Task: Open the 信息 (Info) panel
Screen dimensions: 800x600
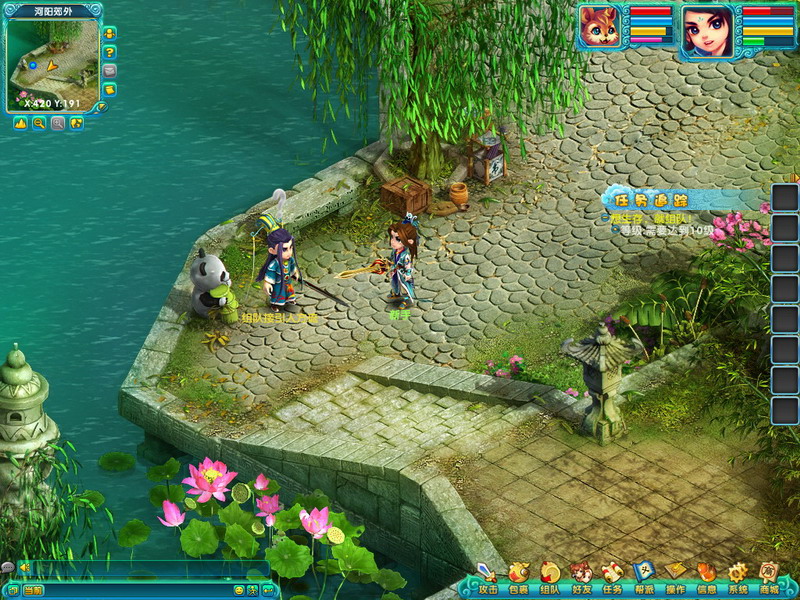Action: click(x=706, y=575)
